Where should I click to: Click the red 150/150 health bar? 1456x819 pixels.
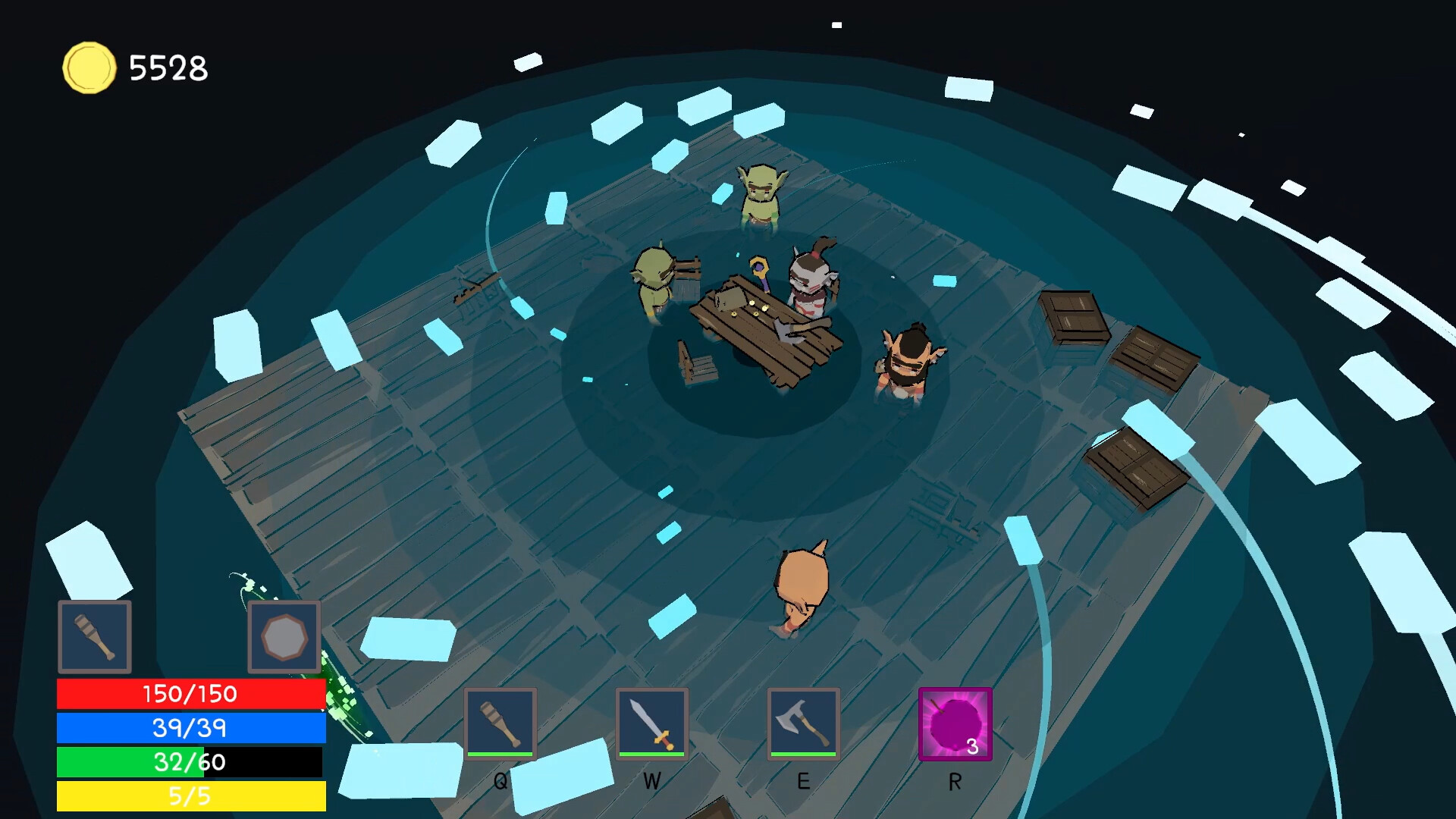190,693
